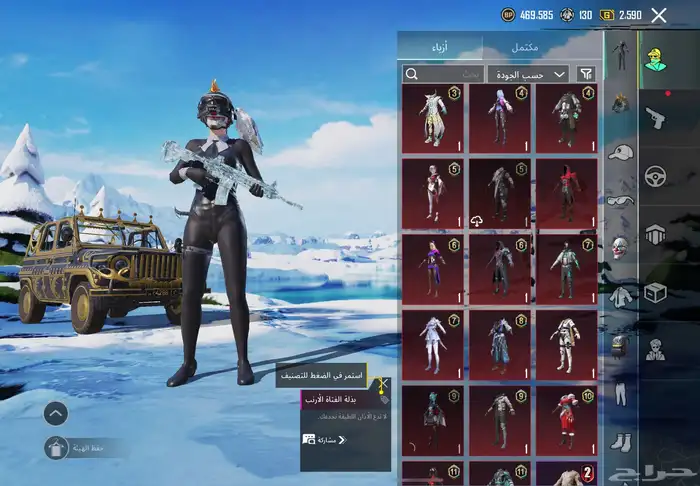Open the backpack category

click(621, 343)
